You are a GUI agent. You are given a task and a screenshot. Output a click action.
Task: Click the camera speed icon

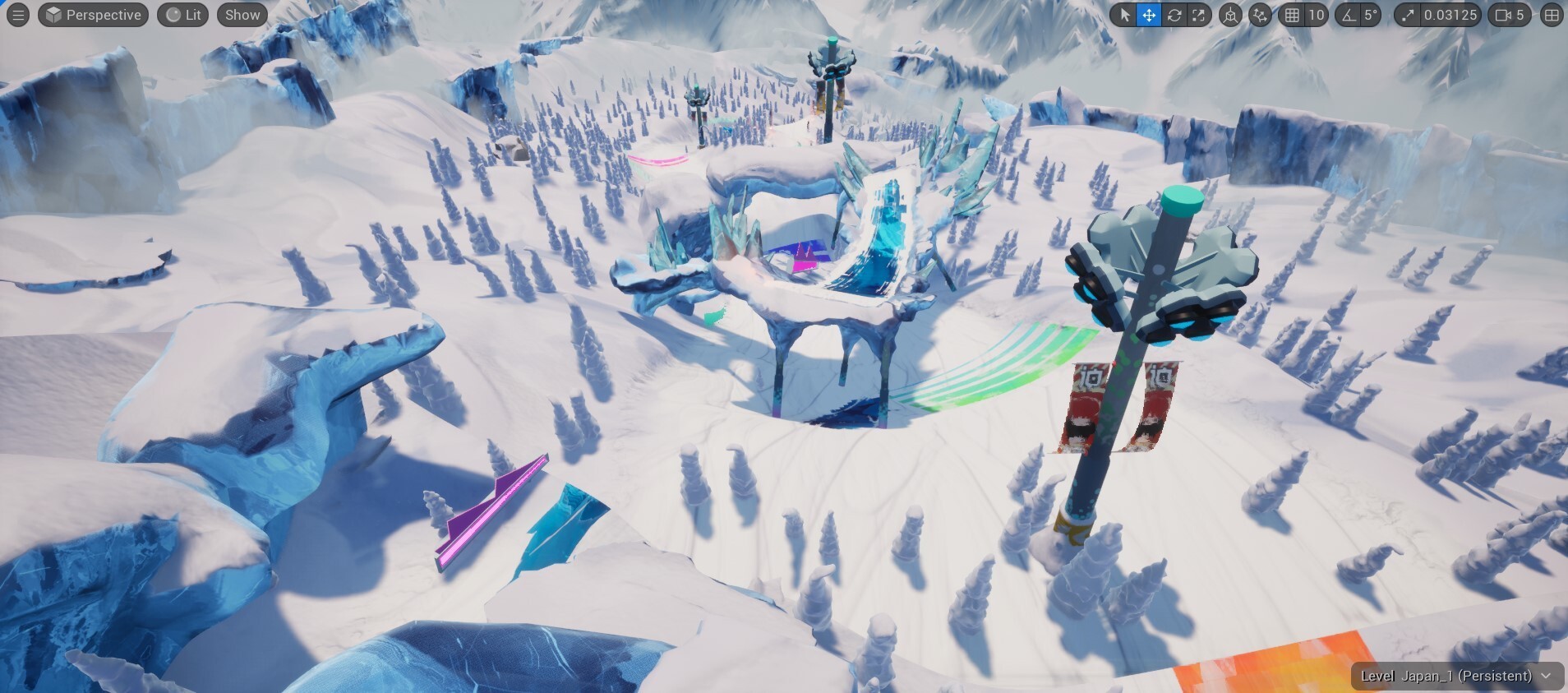tap(1503, 15)
